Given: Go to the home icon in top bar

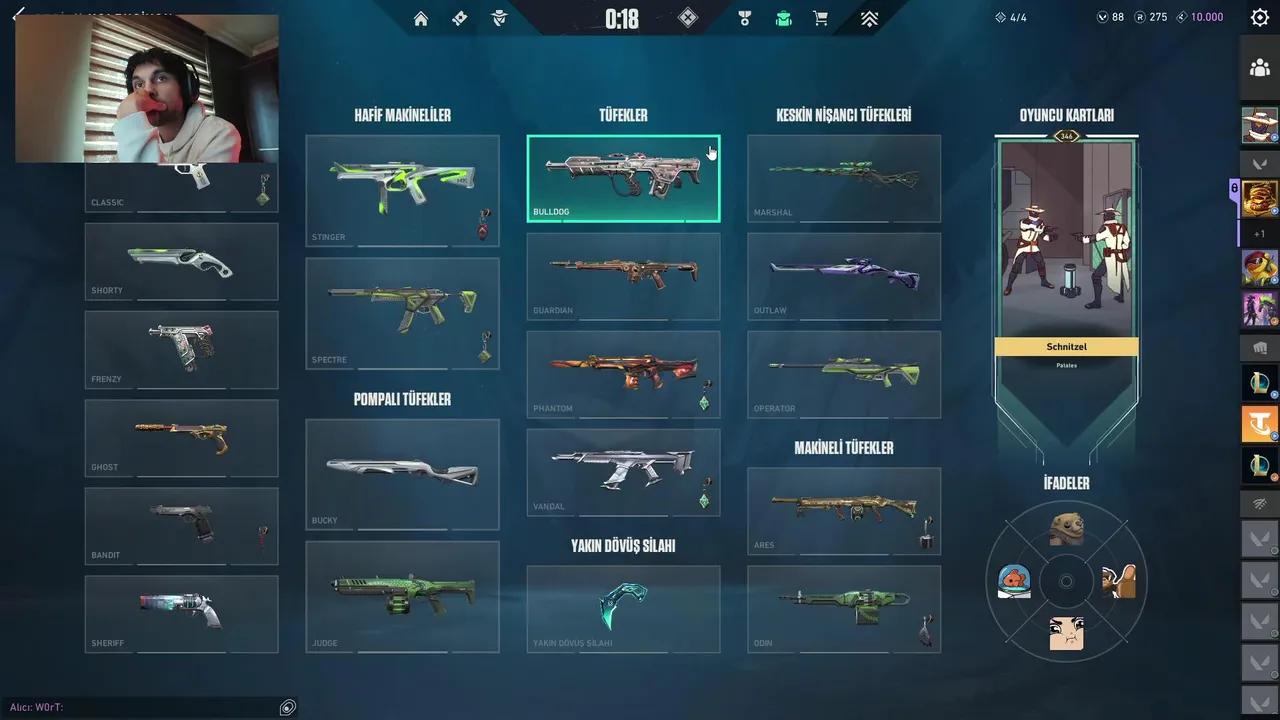Looking at the screenshot, I should pyautogui.click(x=421, y=18).
